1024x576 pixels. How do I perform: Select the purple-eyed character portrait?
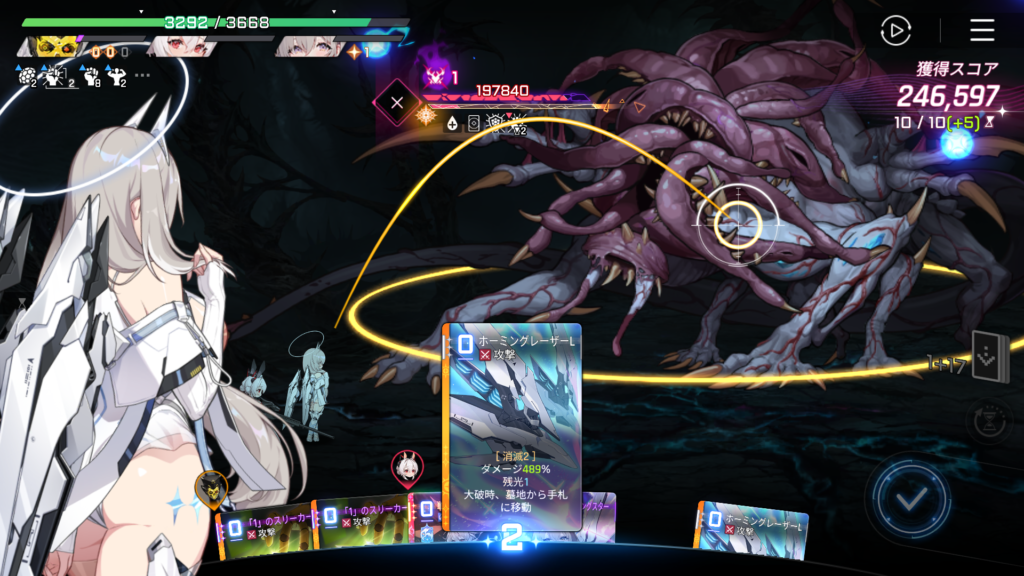(x=310, y=47)
